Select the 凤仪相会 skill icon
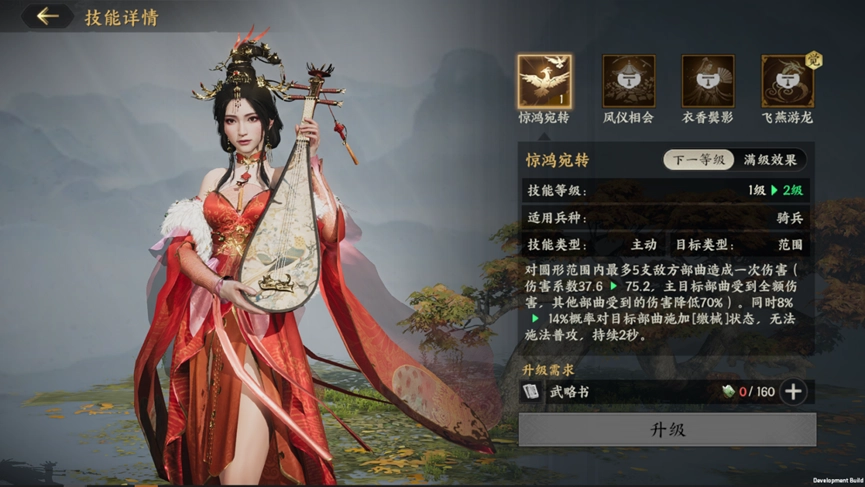 coord(628,81)
